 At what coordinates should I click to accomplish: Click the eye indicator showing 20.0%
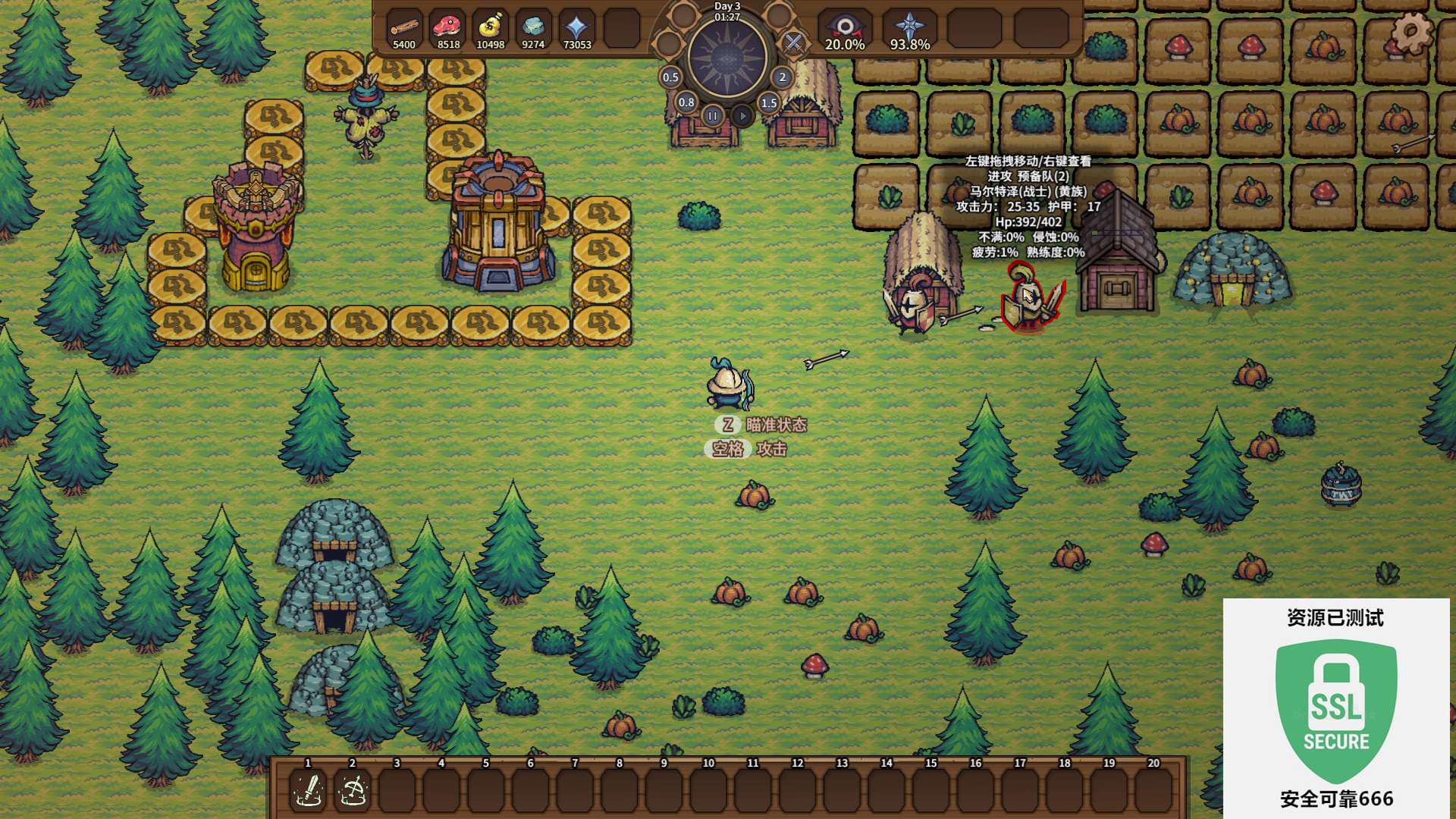[844, 29]
